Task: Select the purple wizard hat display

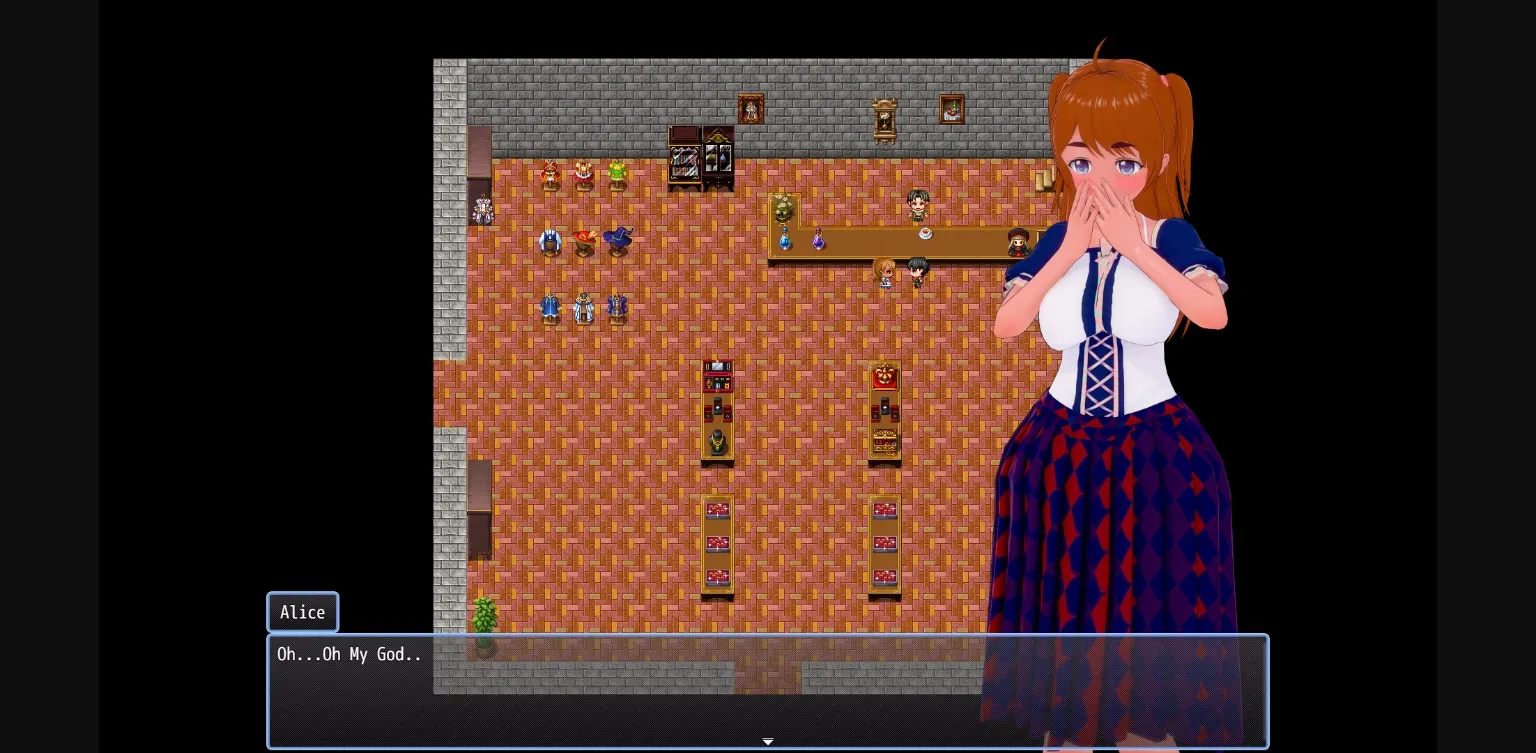Action: pos(618,240)
